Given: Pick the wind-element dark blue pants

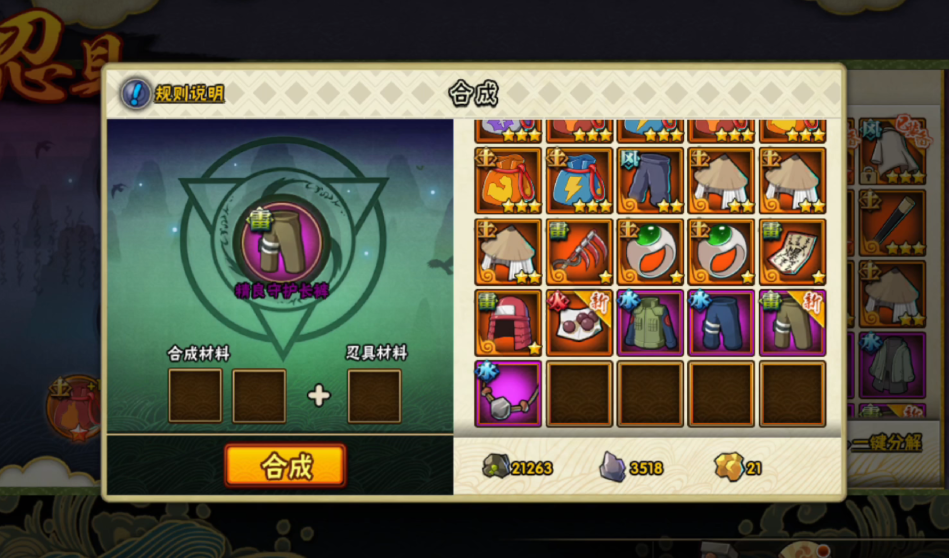Looking at the screenshot, I should (x=650, y=181).
